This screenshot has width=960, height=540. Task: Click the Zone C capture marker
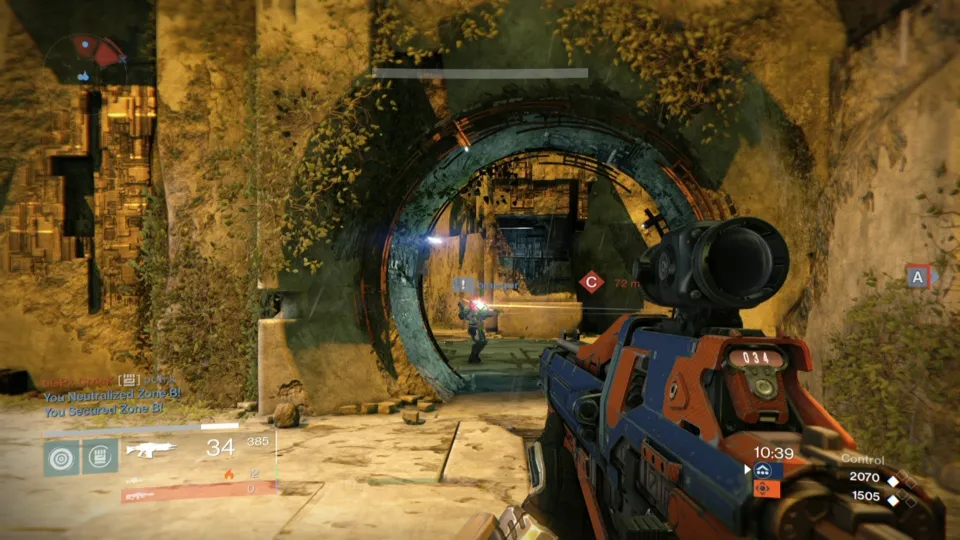click(592, 283)
